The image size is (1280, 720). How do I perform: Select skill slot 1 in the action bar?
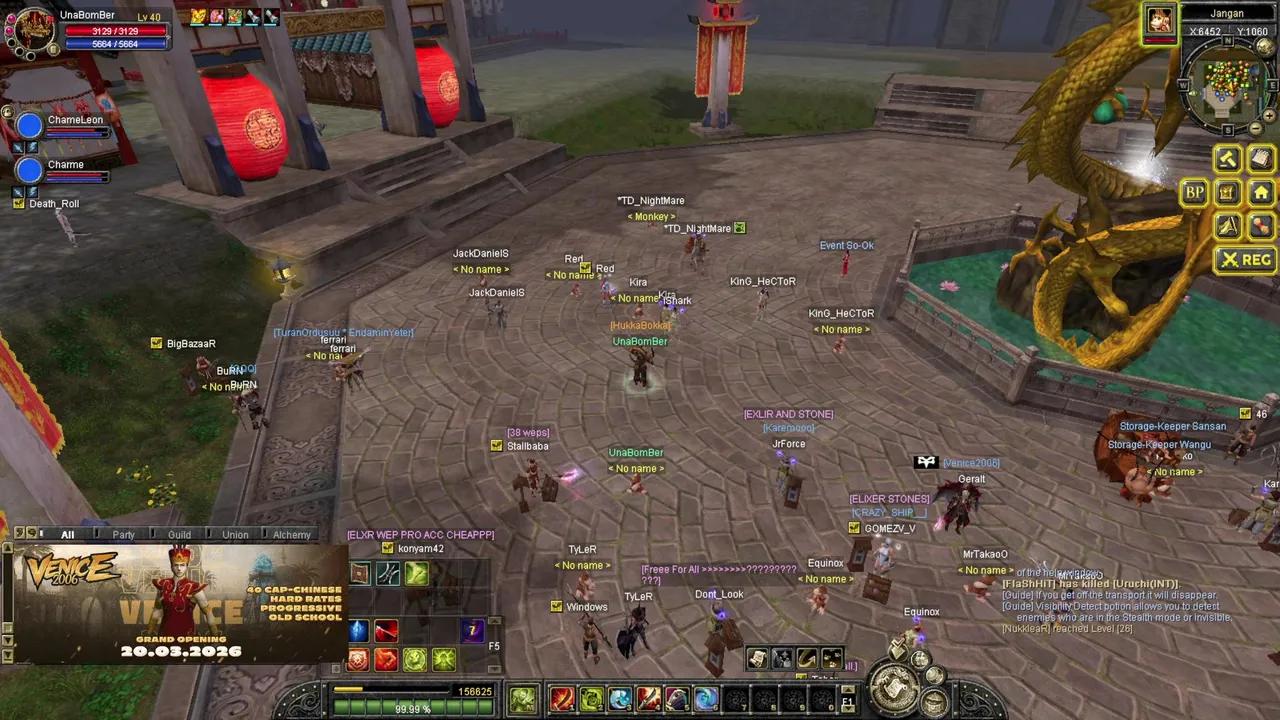pyautogui.click(x=561, y=698)
